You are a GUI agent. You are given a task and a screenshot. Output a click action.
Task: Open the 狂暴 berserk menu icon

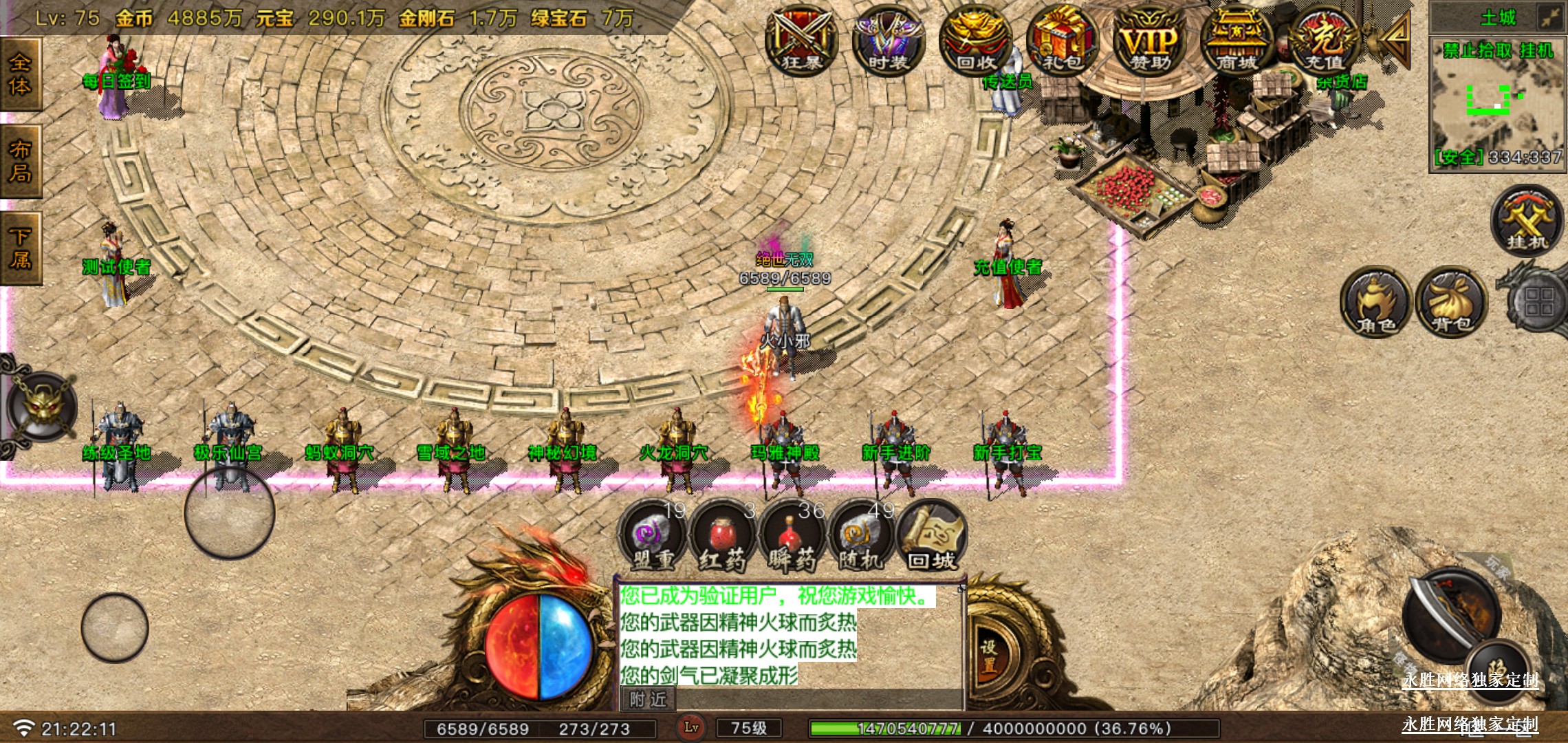pyautogui.click(x=801, y=40)
